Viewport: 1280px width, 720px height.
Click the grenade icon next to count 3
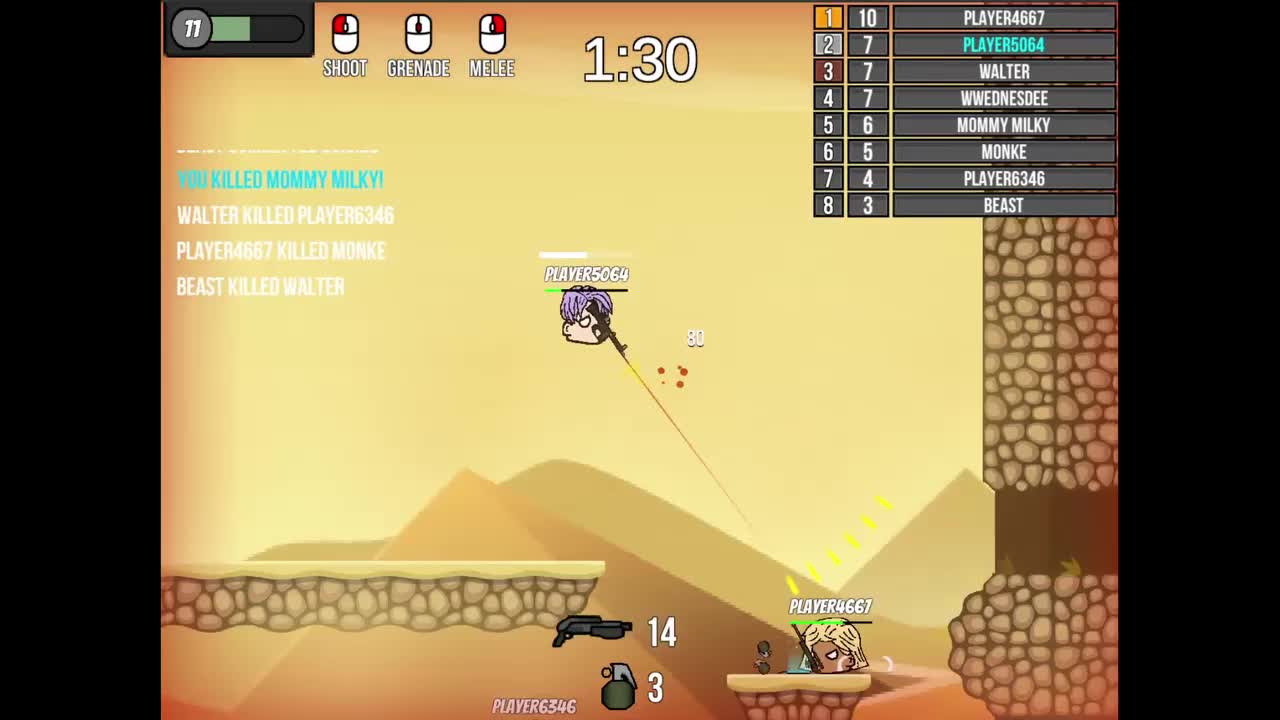click(618, 687)
